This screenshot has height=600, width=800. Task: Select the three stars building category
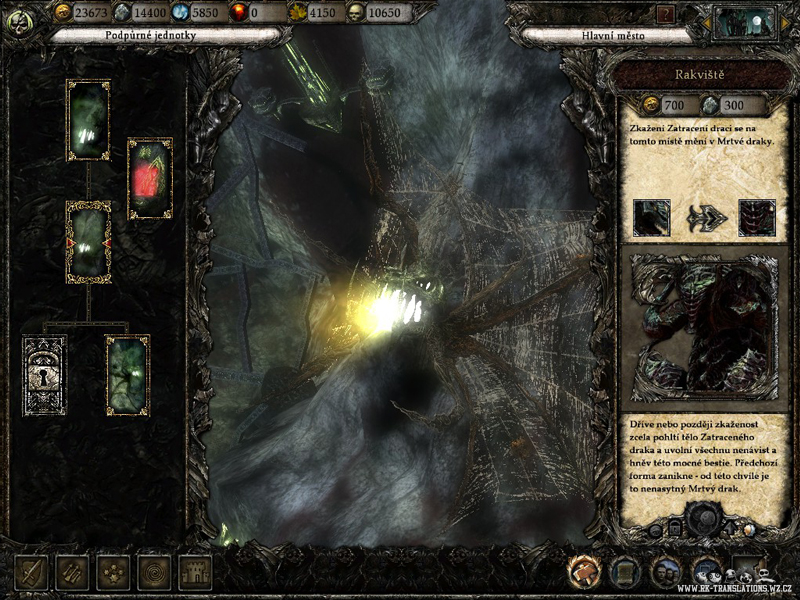pyautogui.click(x=113, y=572)
